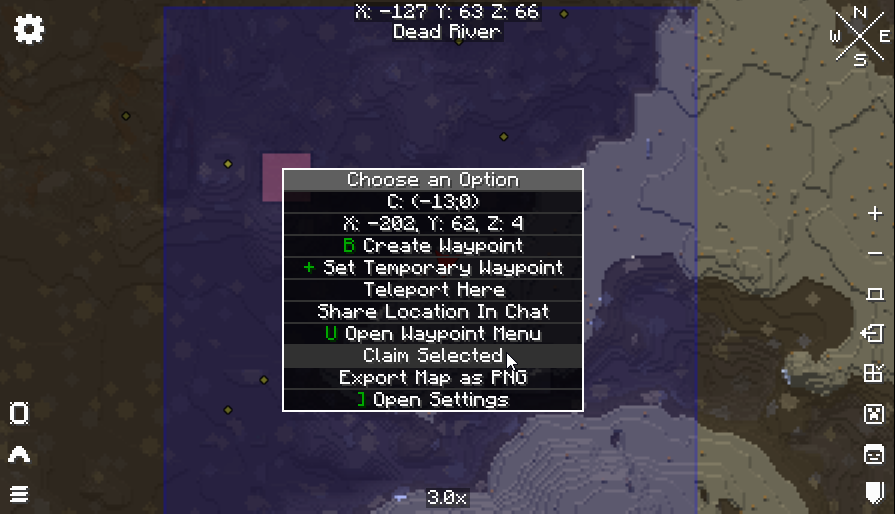Click the waypoint banner icon
This screenshot has height=514, width=895.
[x=874, y=492]
